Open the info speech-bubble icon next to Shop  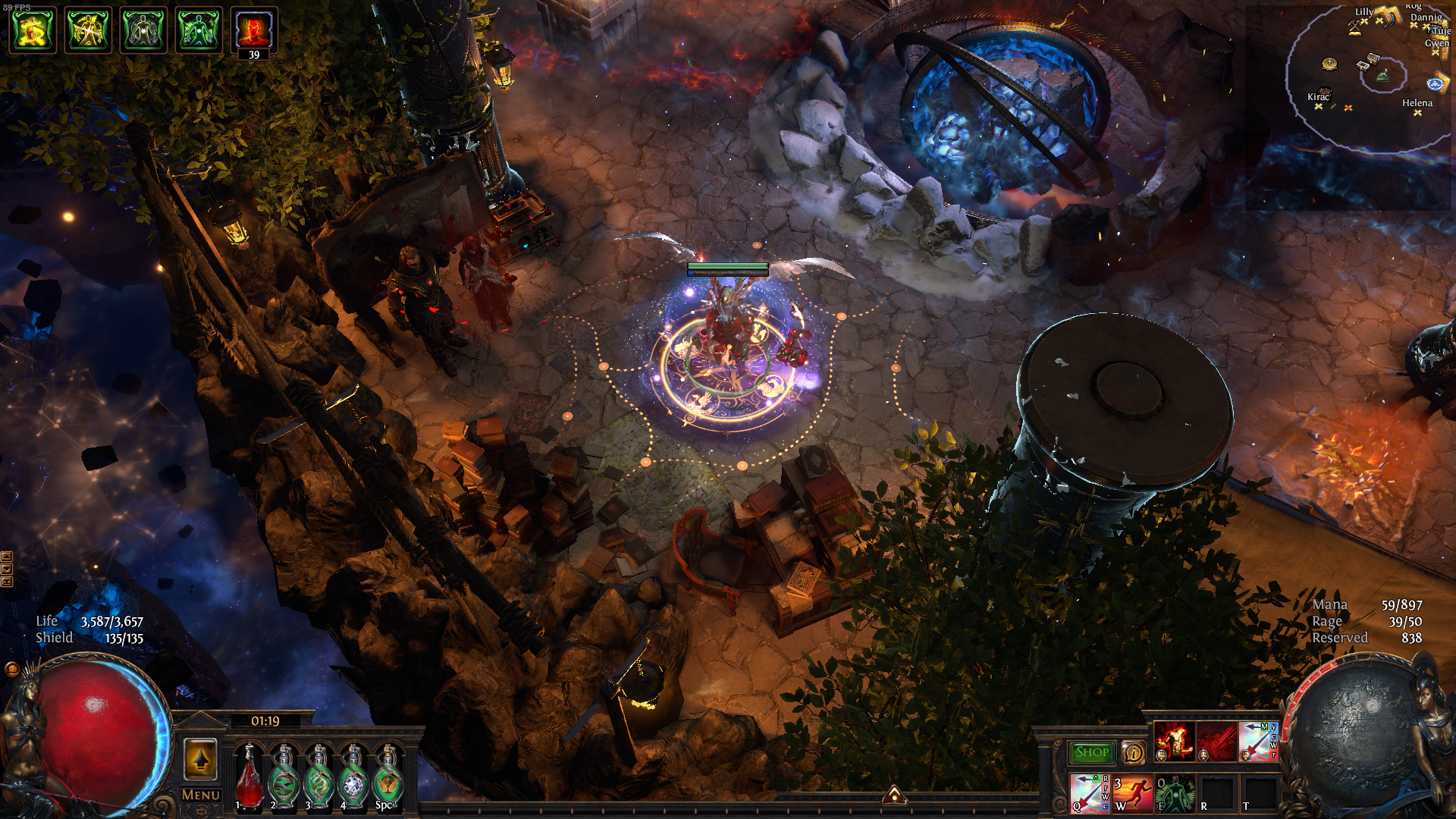(x=1134, y=752)
